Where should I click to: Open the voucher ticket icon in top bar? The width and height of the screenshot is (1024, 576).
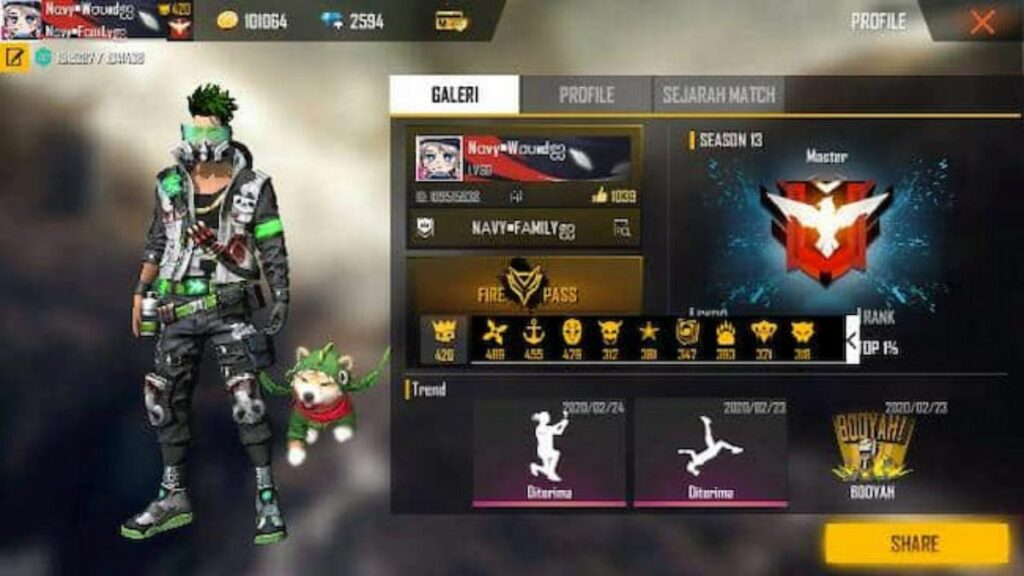tap(451, 21)
